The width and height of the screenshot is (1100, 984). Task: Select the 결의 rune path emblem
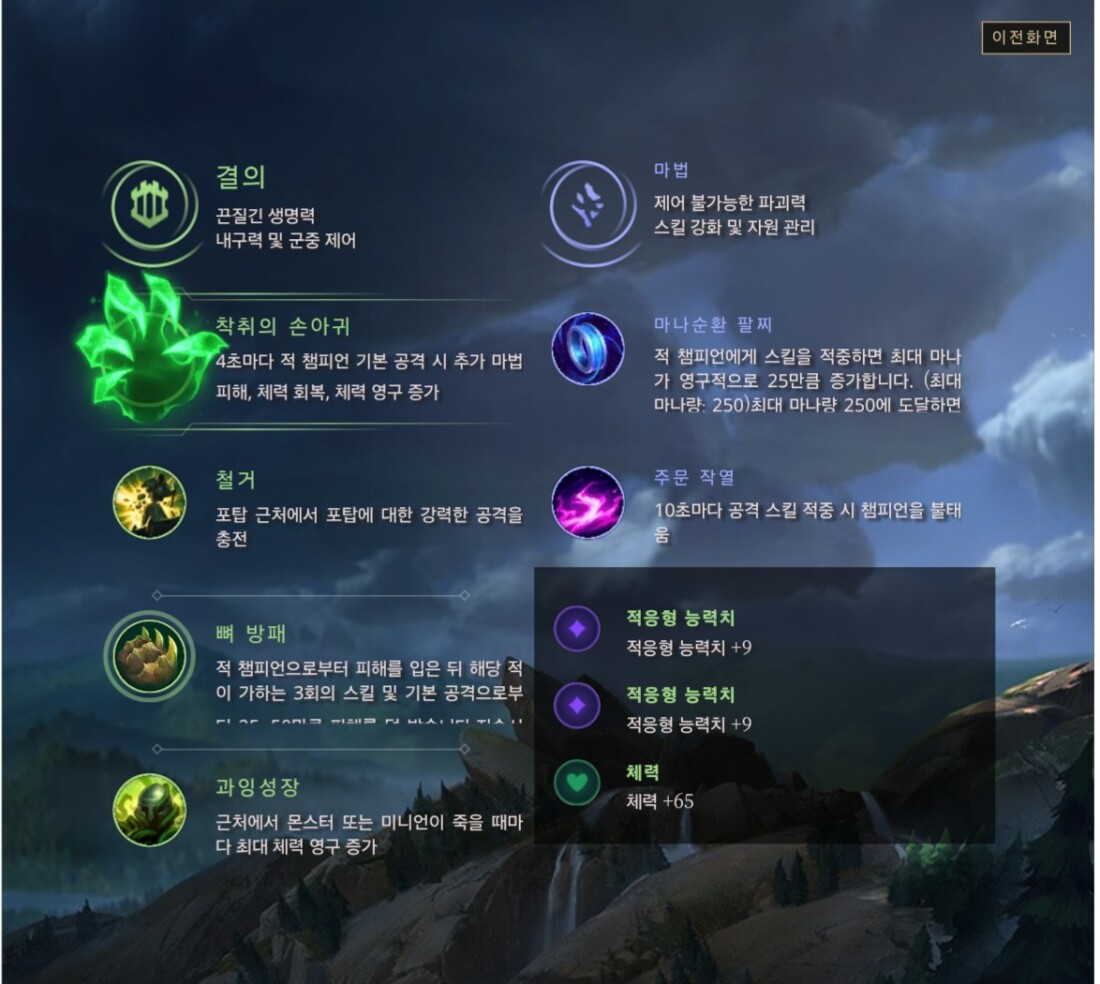tap(148, 207)
